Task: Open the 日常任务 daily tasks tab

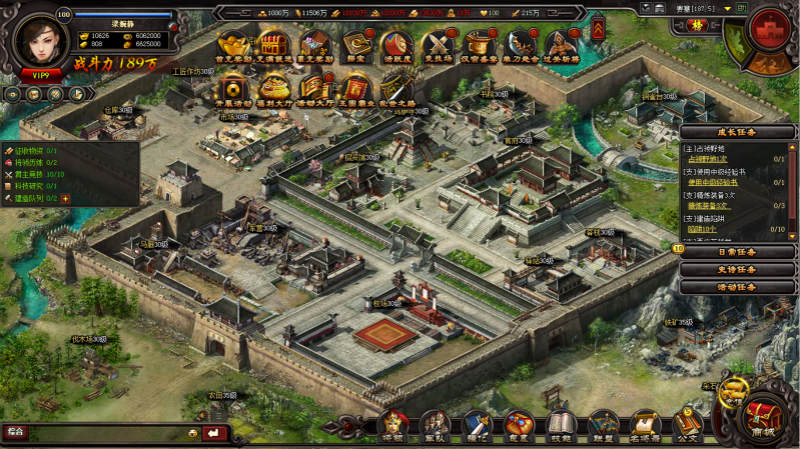Action: 738,252
